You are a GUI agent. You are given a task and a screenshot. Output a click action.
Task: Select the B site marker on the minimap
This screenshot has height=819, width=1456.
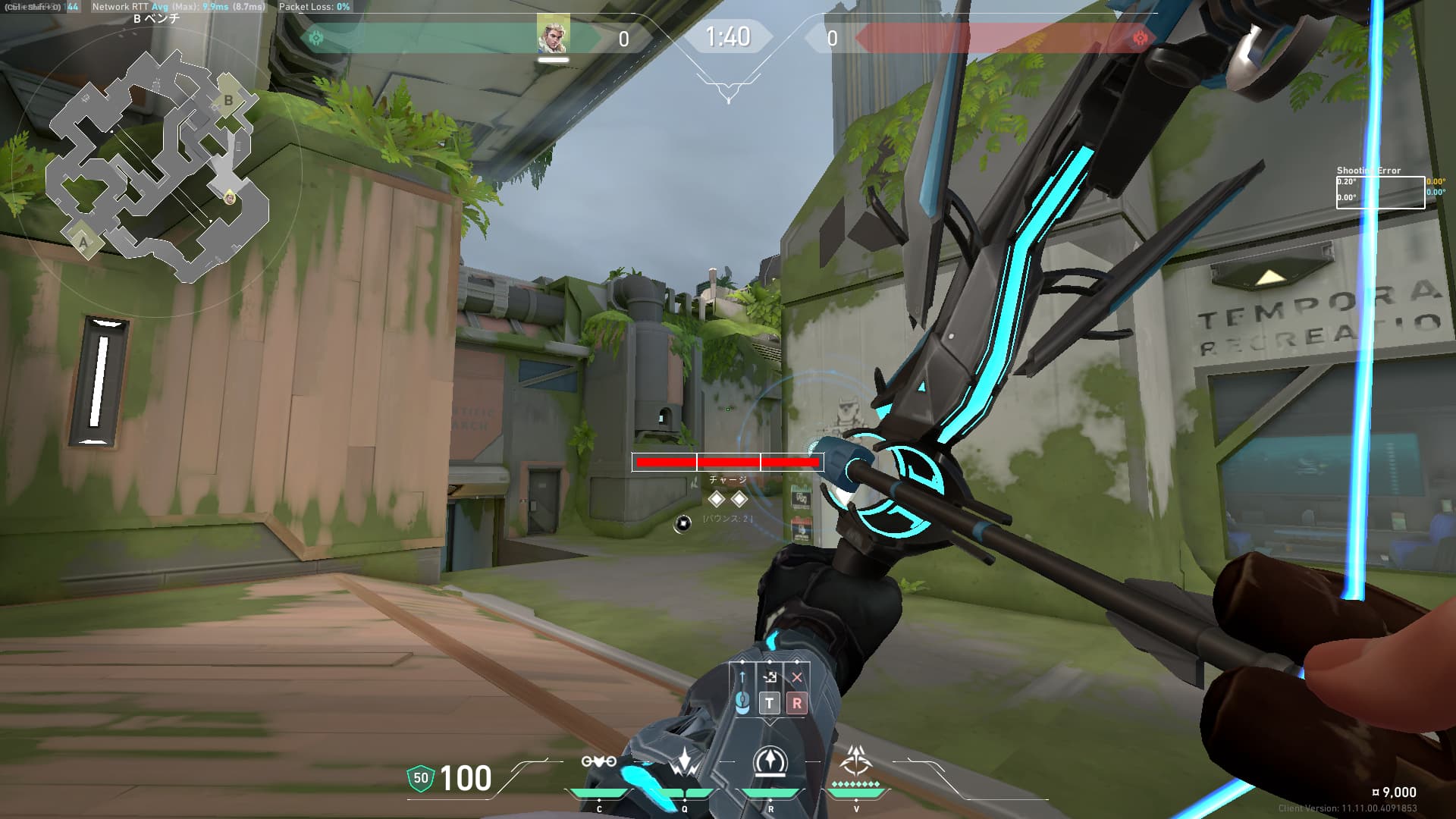click(x=228, y=101)
